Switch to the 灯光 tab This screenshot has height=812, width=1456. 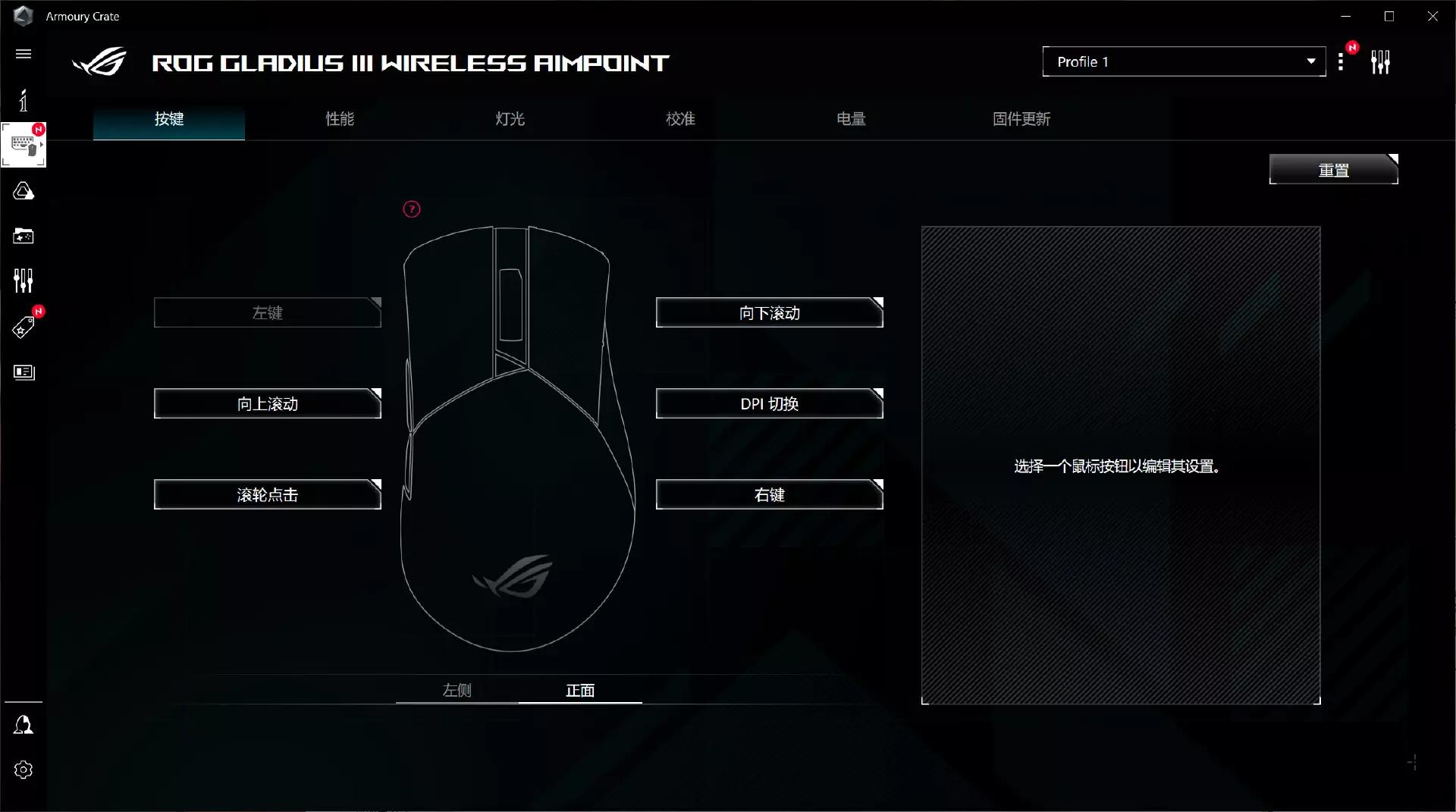pyautogui.click(x=509, y=119)
